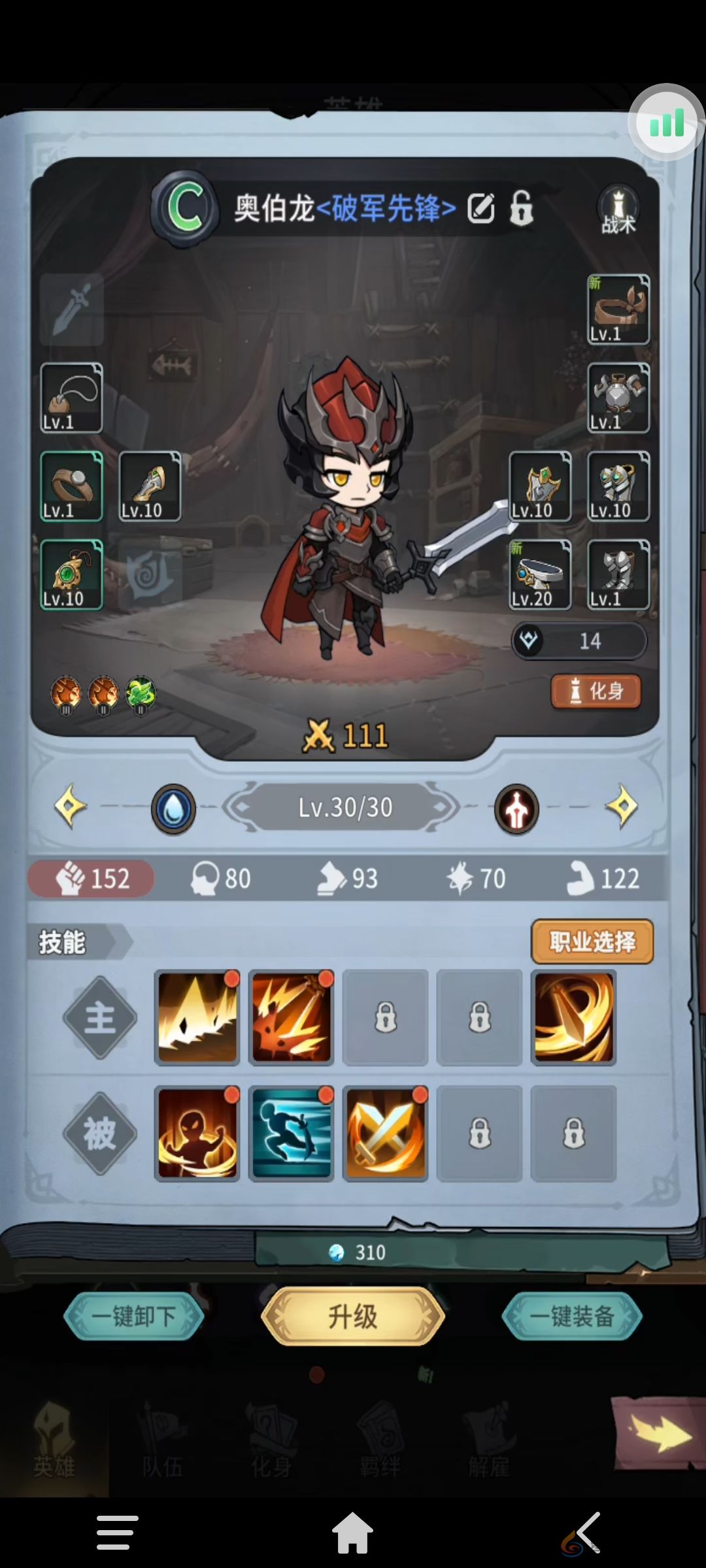Select the chest armor Lv.1 slot
Viewport: 706px width, 1568px height.
(618, 398)
